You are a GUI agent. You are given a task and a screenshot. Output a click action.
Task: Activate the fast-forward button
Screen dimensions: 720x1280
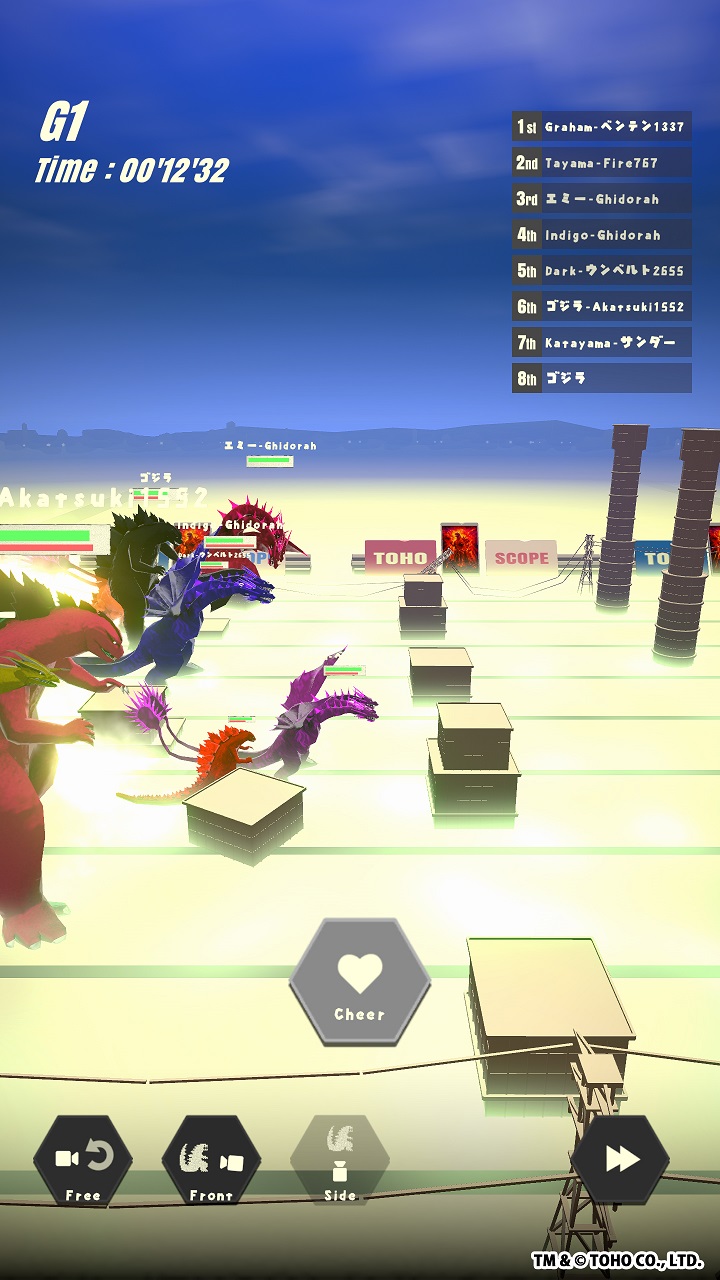coord(621,1159)
